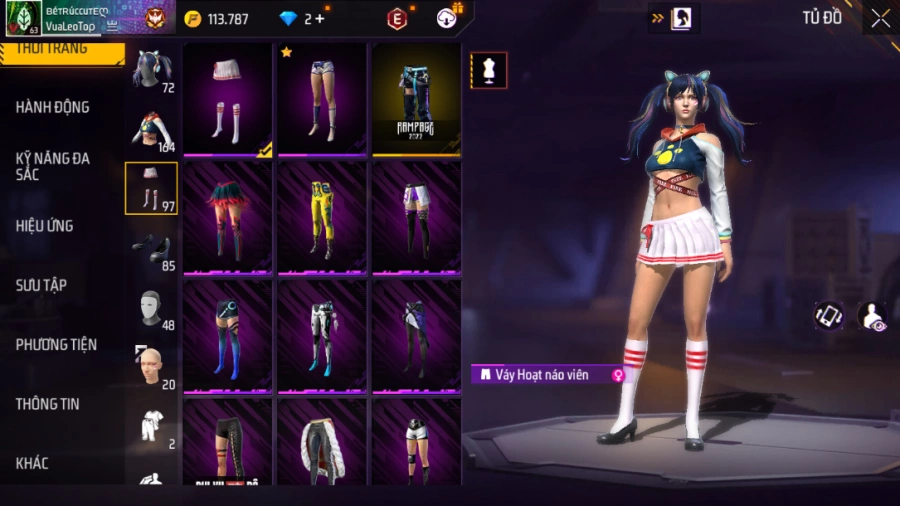The image size is (900, 506).
Task: Select the white face mask subcategory
Action: [151, 308]
